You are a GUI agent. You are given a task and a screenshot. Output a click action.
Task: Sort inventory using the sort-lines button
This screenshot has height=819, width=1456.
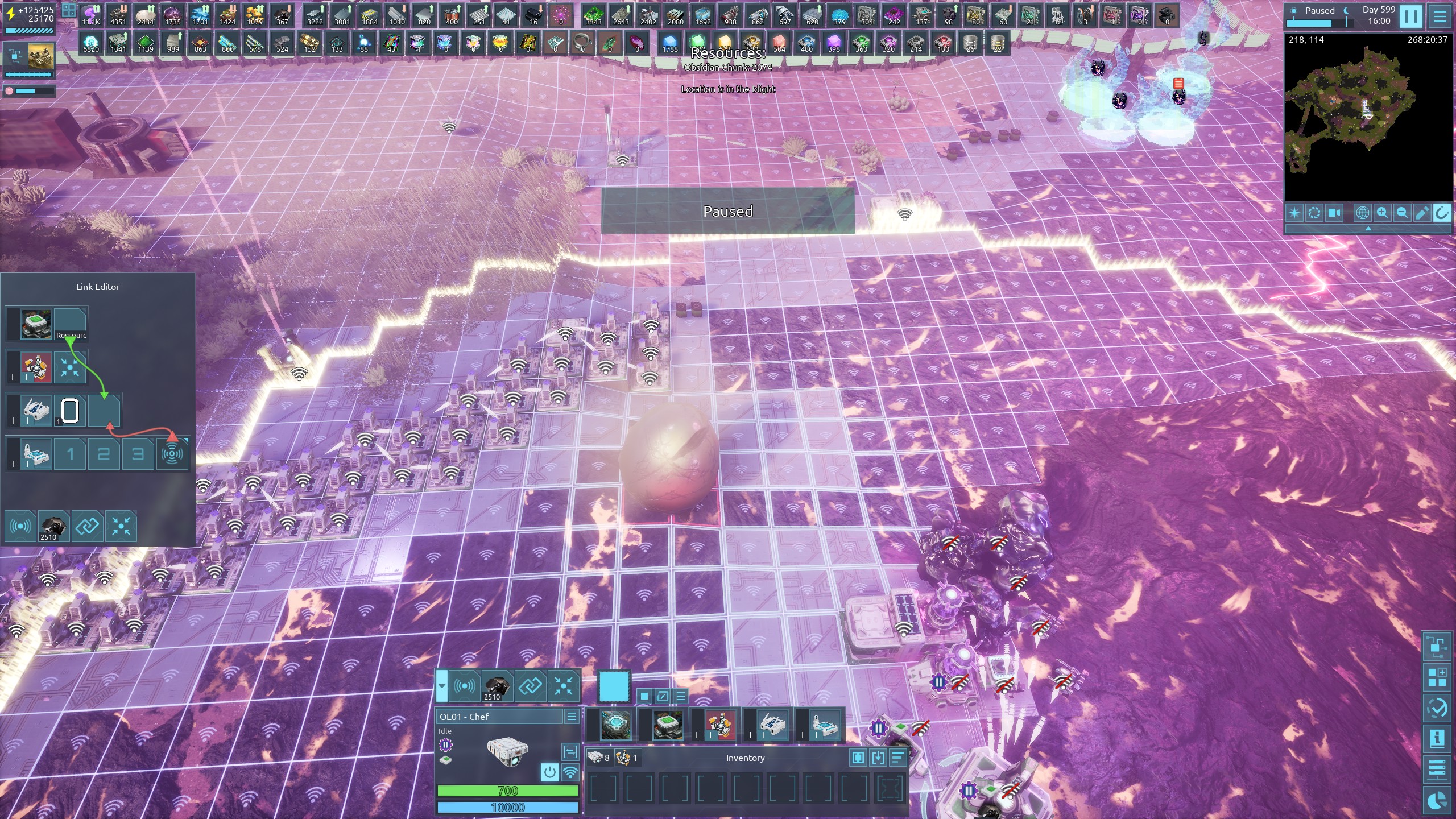[897, 758]
